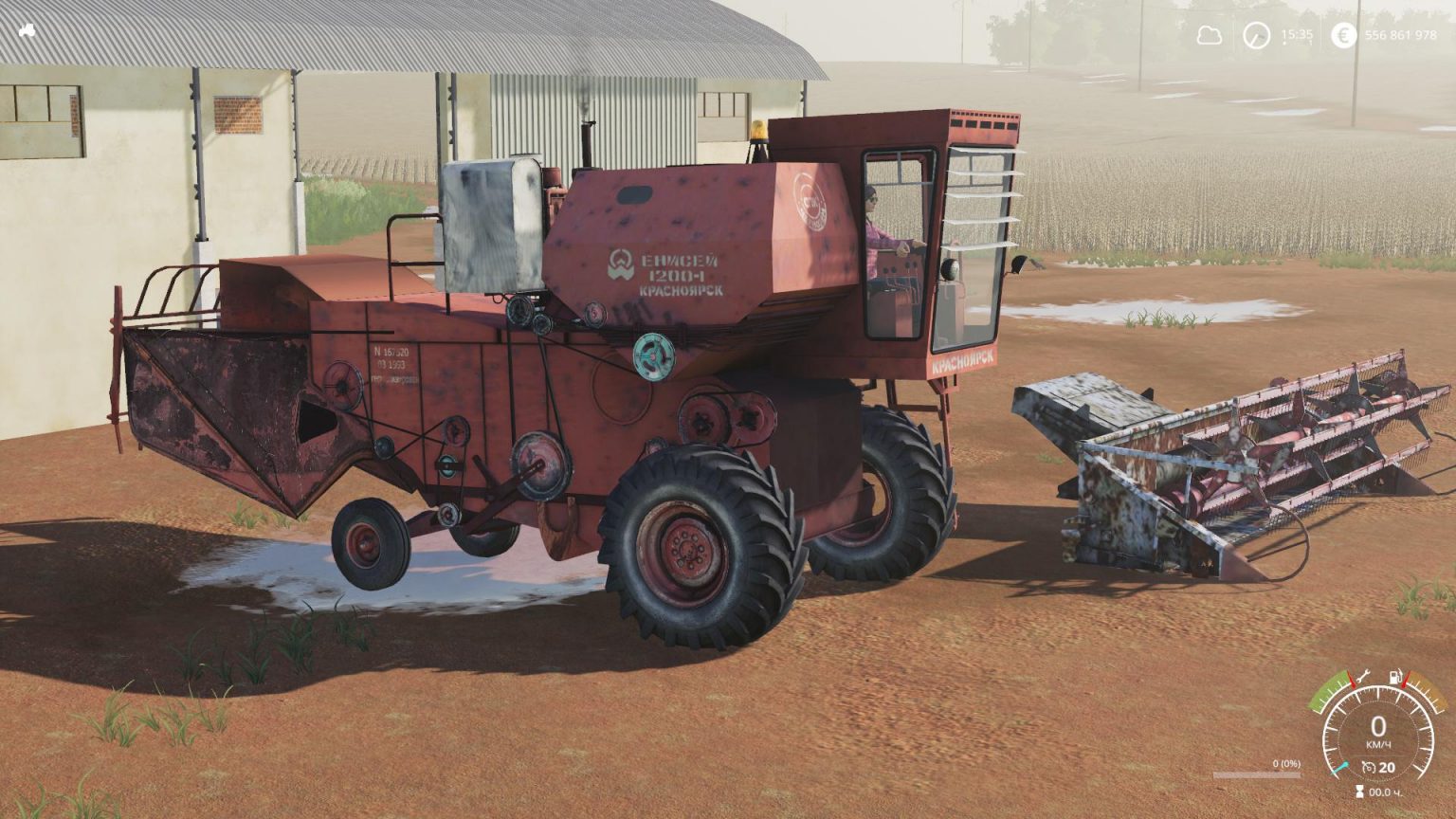Click the 00.0 ч. hours counter
This screenshot has width=1456, height=819.
coord(1386,791)
